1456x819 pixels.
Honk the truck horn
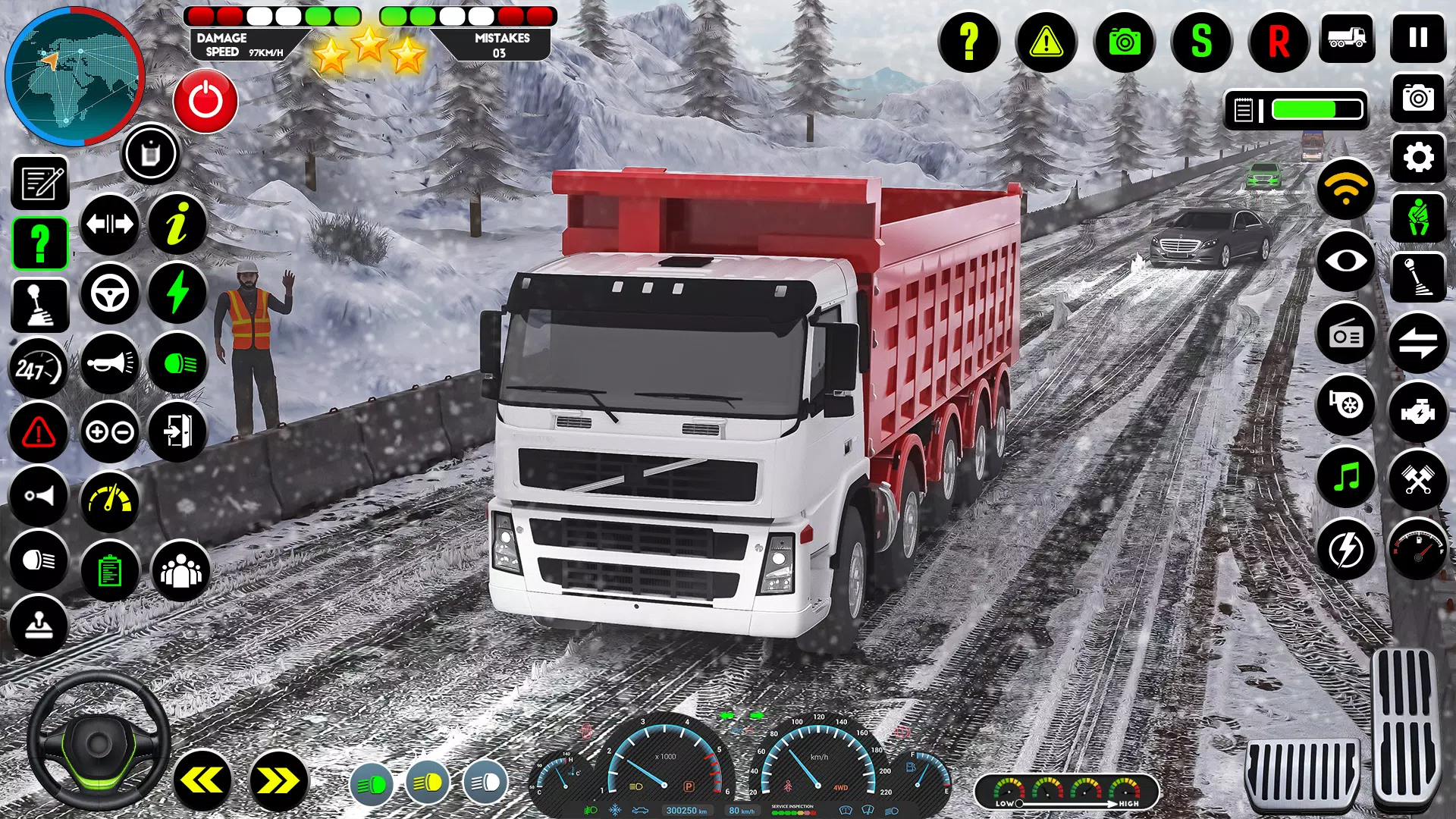(109, 364)
